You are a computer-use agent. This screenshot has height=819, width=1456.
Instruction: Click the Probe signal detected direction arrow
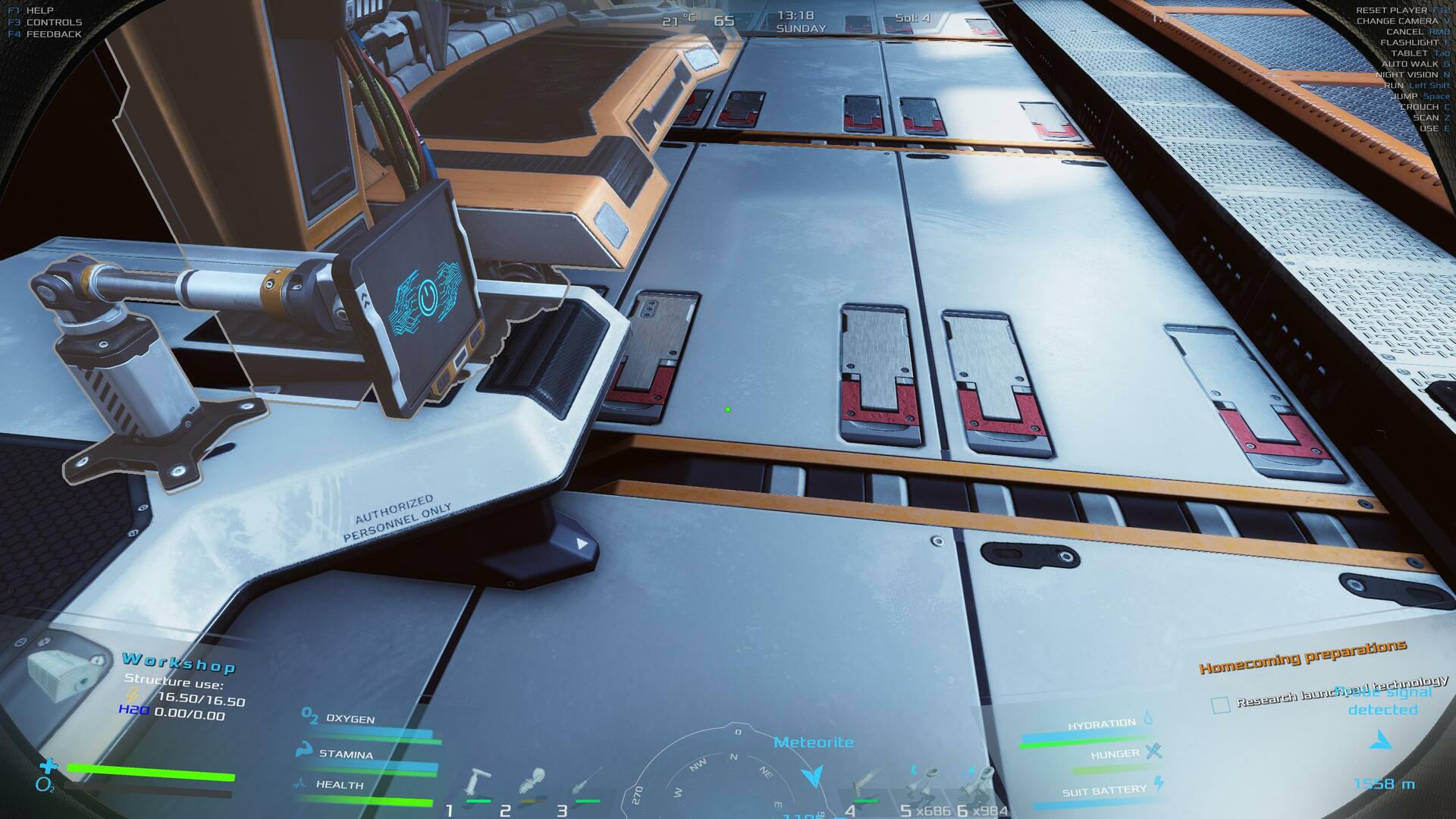point(1382,740)
